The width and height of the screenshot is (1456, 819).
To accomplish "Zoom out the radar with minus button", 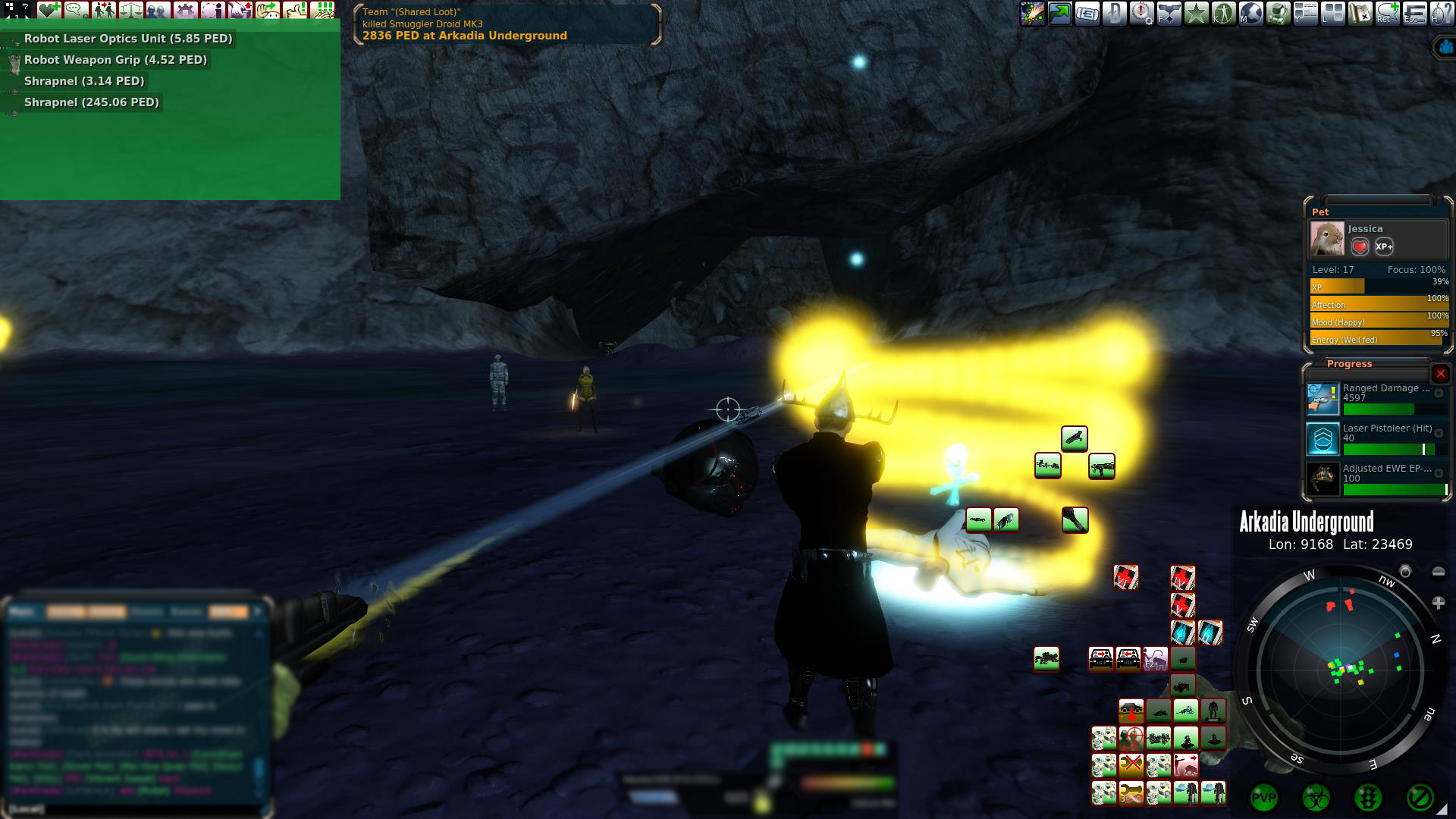I will 1439,572.
